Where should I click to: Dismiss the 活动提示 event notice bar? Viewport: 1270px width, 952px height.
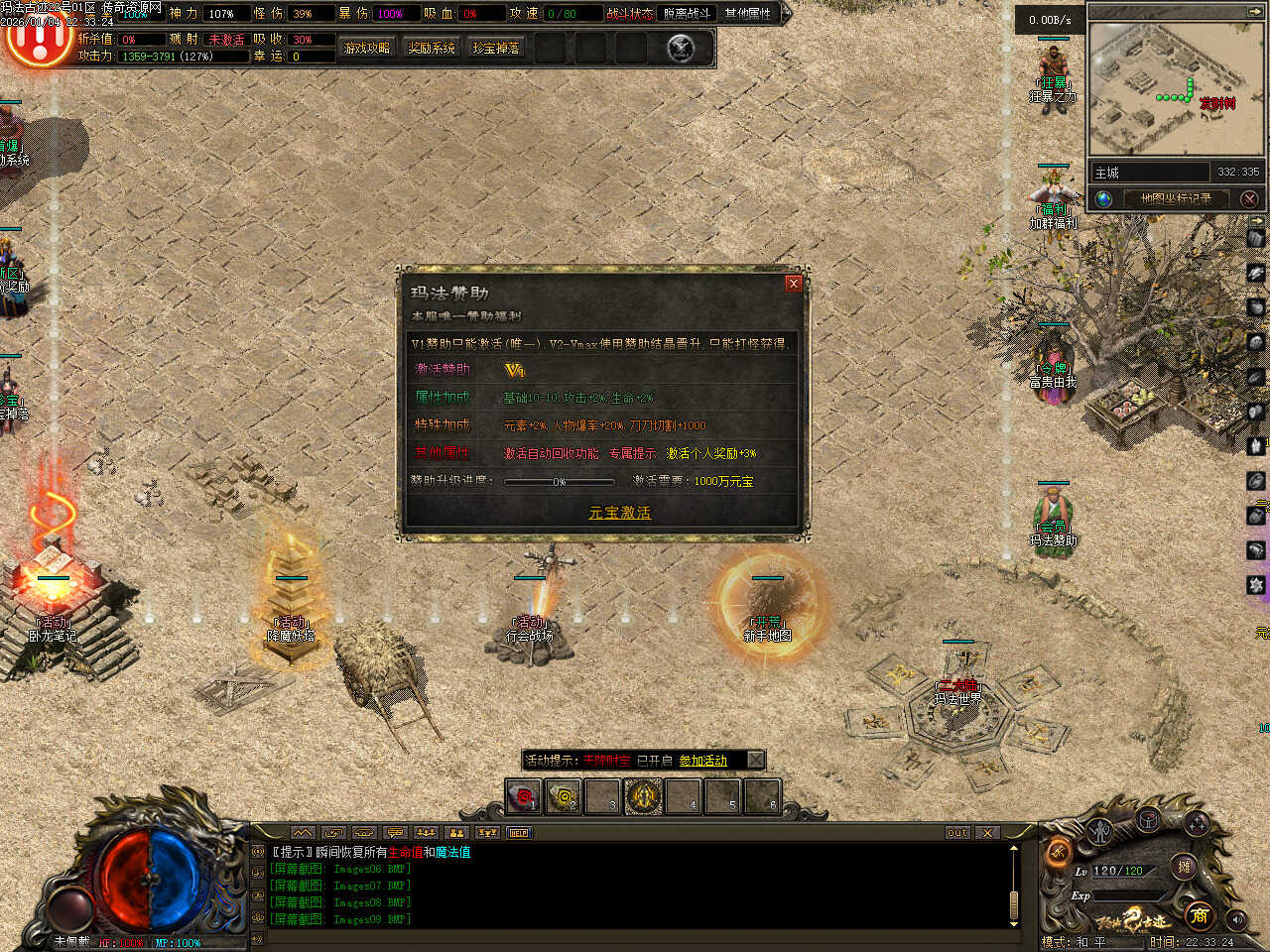[755, 760]
